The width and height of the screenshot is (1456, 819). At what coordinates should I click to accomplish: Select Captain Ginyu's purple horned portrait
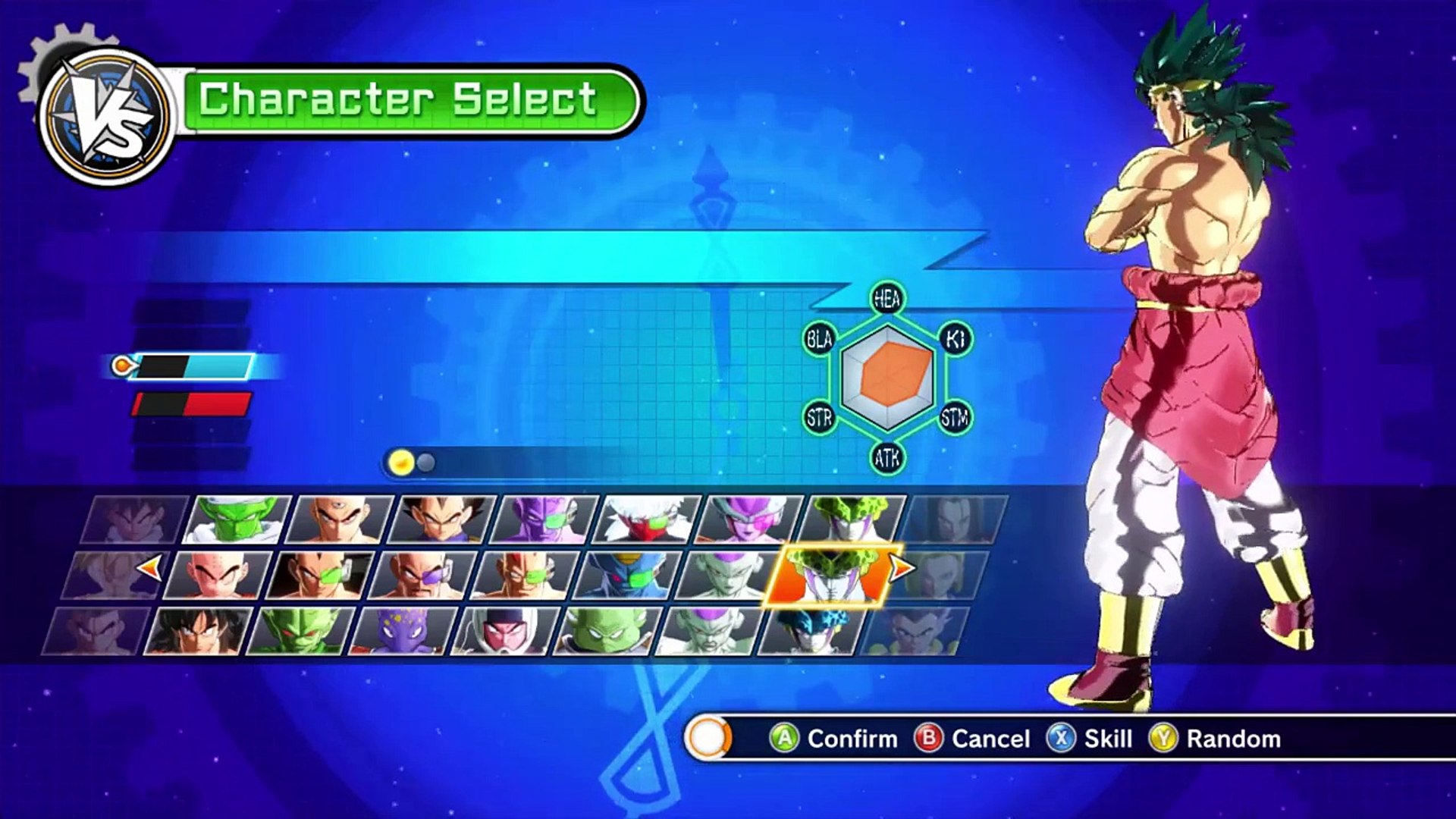(544, 519)
